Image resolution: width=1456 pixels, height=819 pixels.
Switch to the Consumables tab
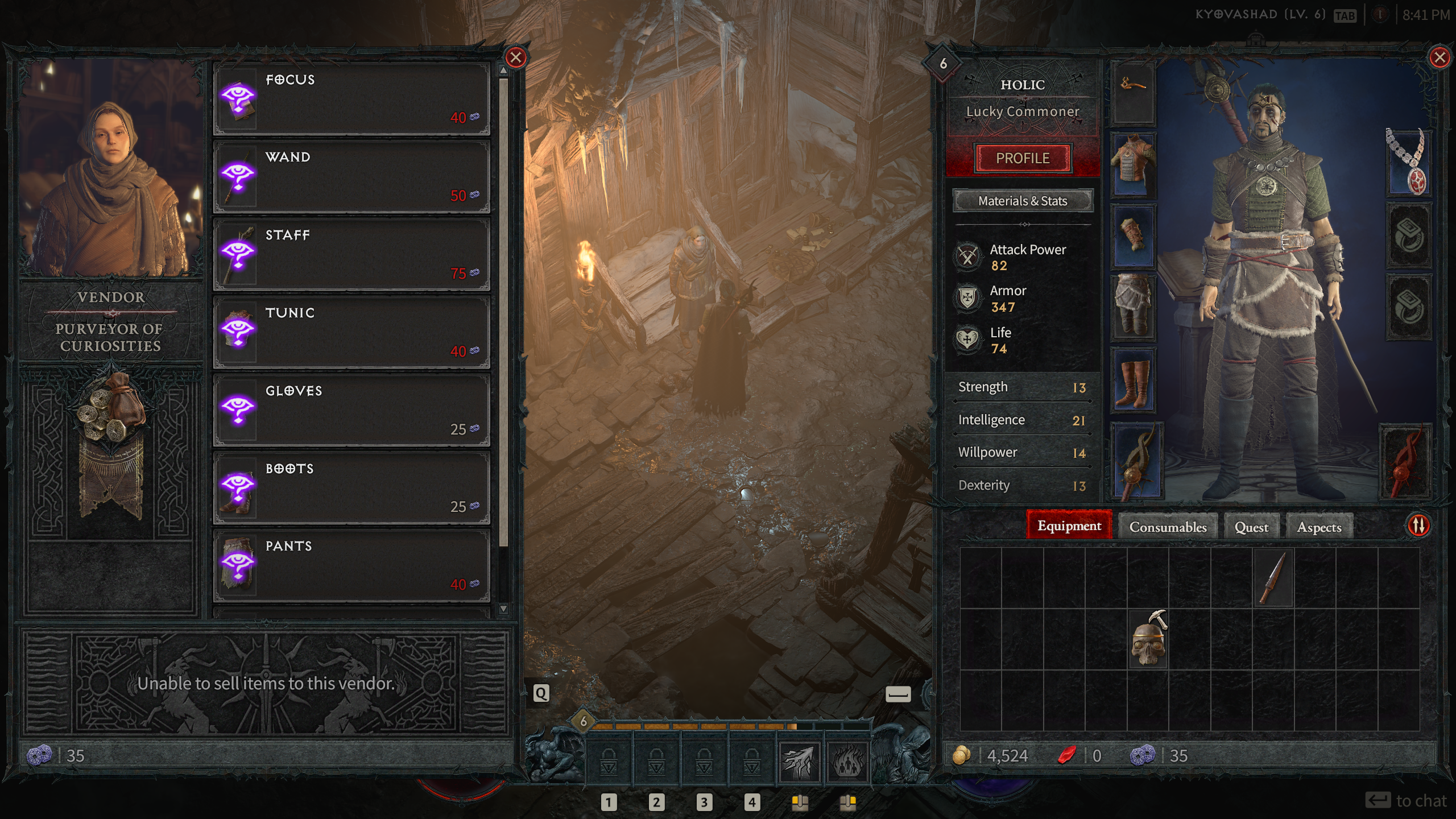[1168, 527]
